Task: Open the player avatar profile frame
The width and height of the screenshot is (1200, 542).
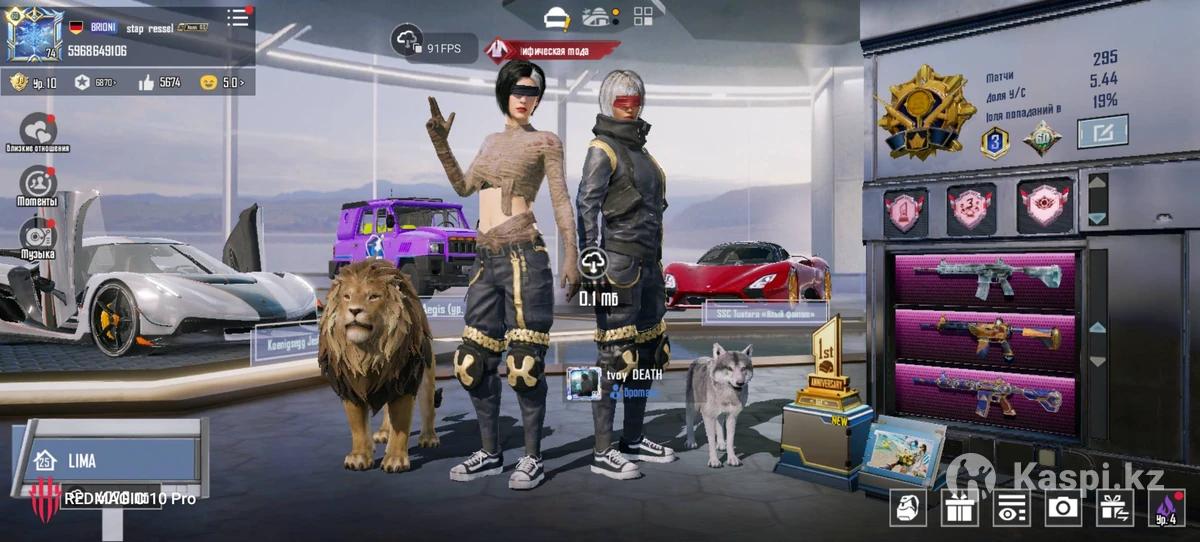Action: (34, 36)
